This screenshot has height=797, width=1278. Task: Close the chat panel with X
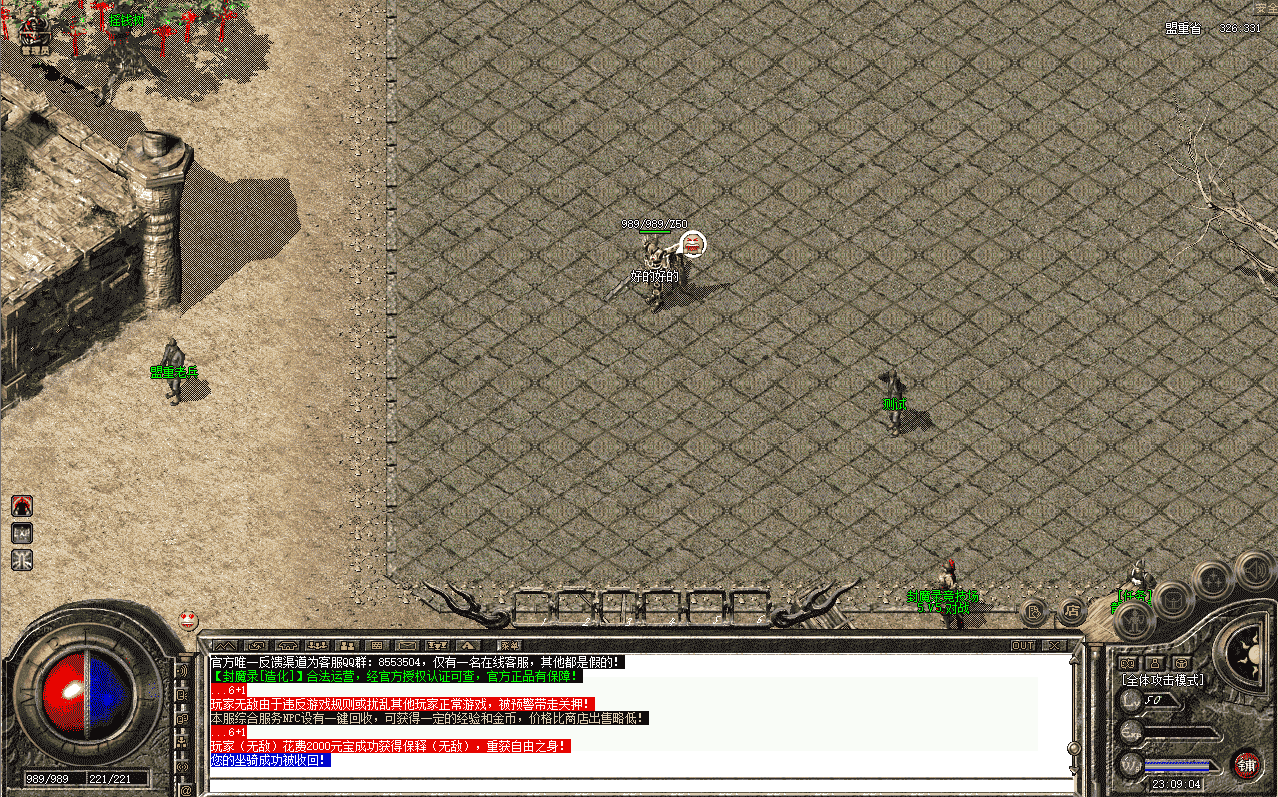(1053, 646)
